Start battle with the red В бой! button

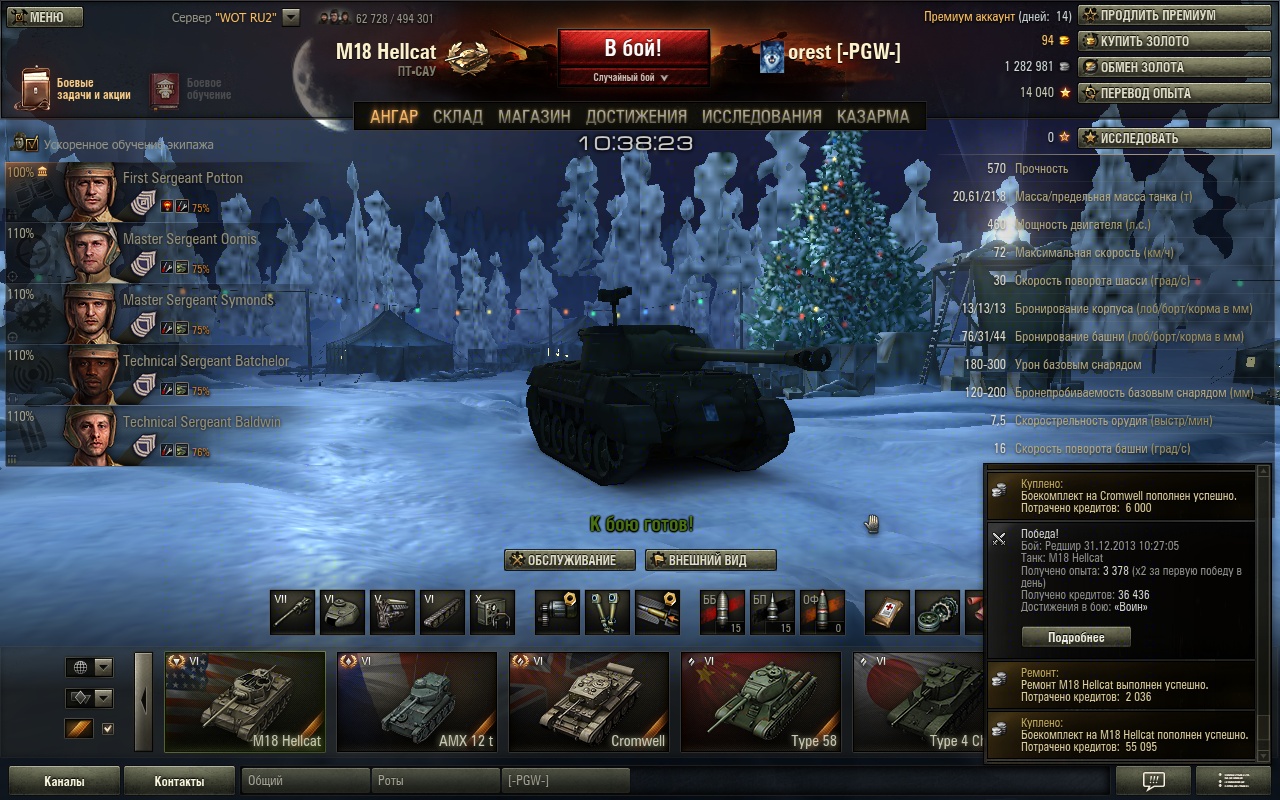tap(633, 49)
